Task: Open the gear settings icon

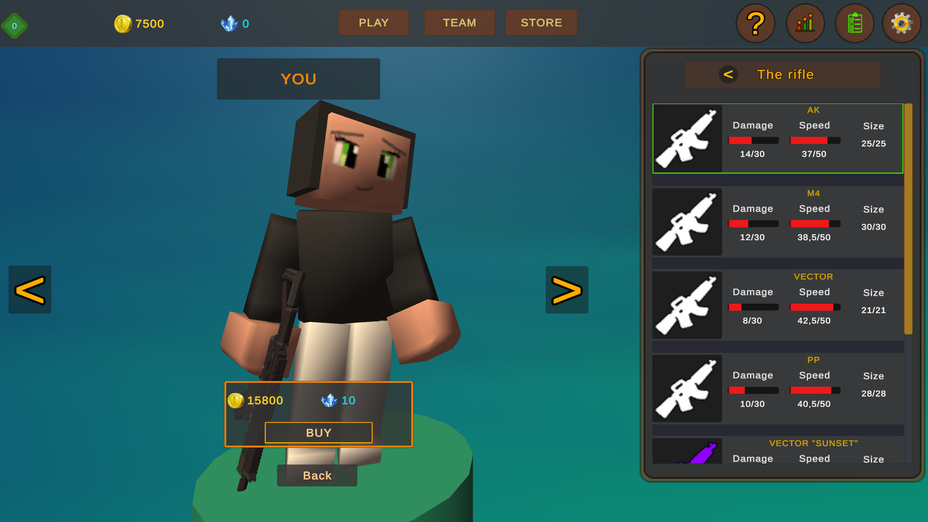Action: click(x=901, y=24)
